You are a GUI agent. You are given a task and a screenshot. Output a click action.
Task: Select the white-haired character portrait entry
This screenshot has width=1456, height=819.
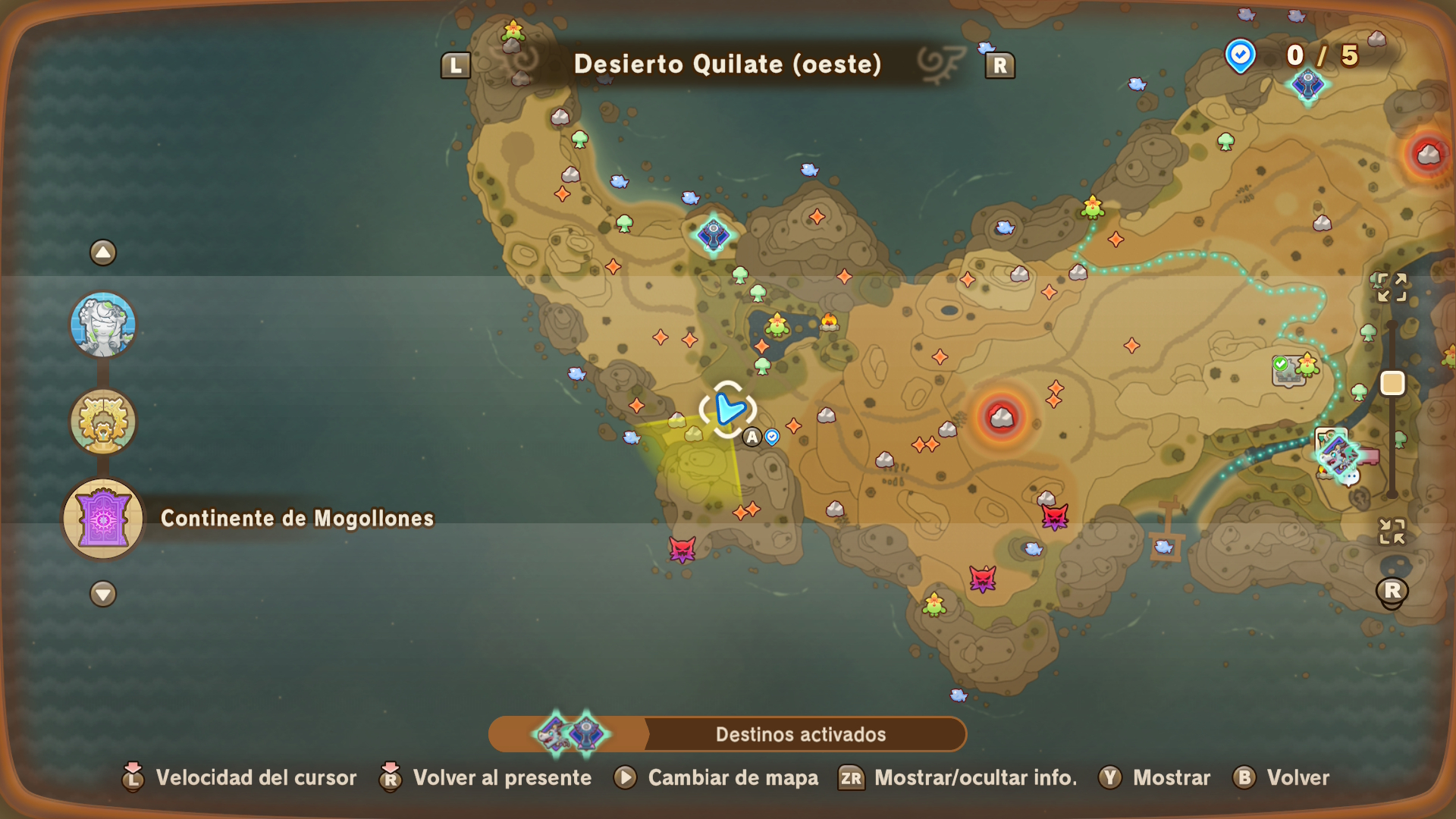tap(103, 325)
